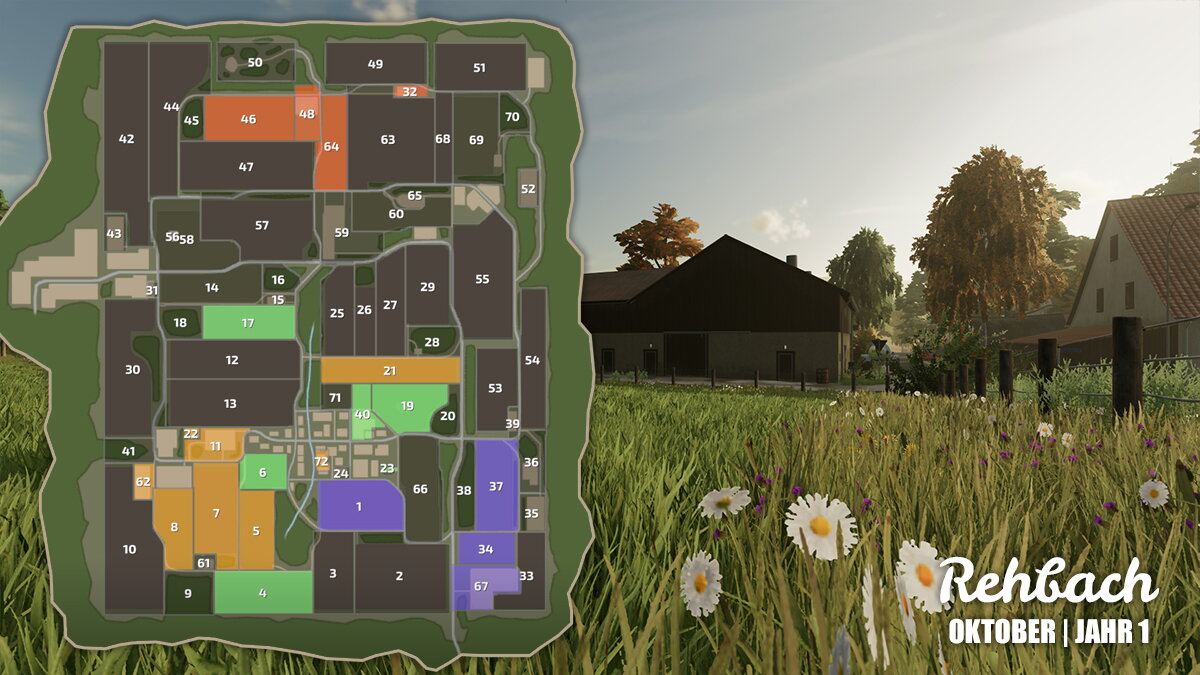Select field 42 on the map
The image size is (1200, 675).
coord(126,139)
